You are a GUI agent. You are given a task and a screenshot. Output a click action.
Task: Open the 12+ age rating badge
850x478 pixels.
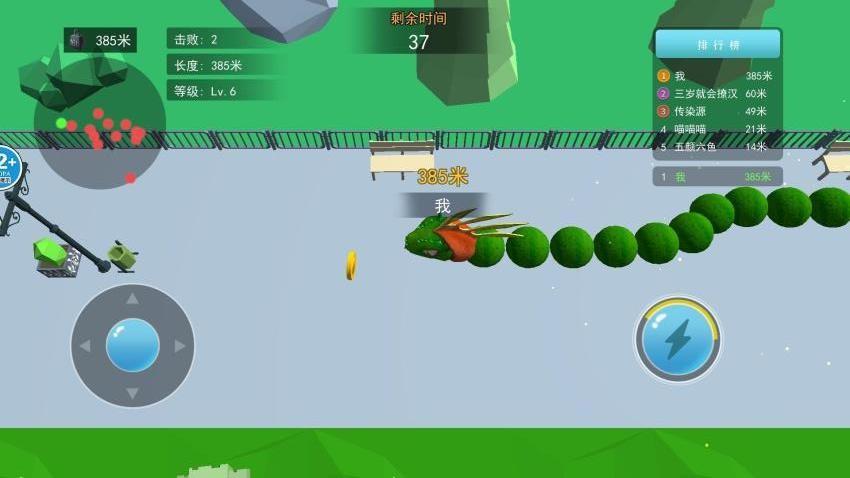[x=6, y=168]
